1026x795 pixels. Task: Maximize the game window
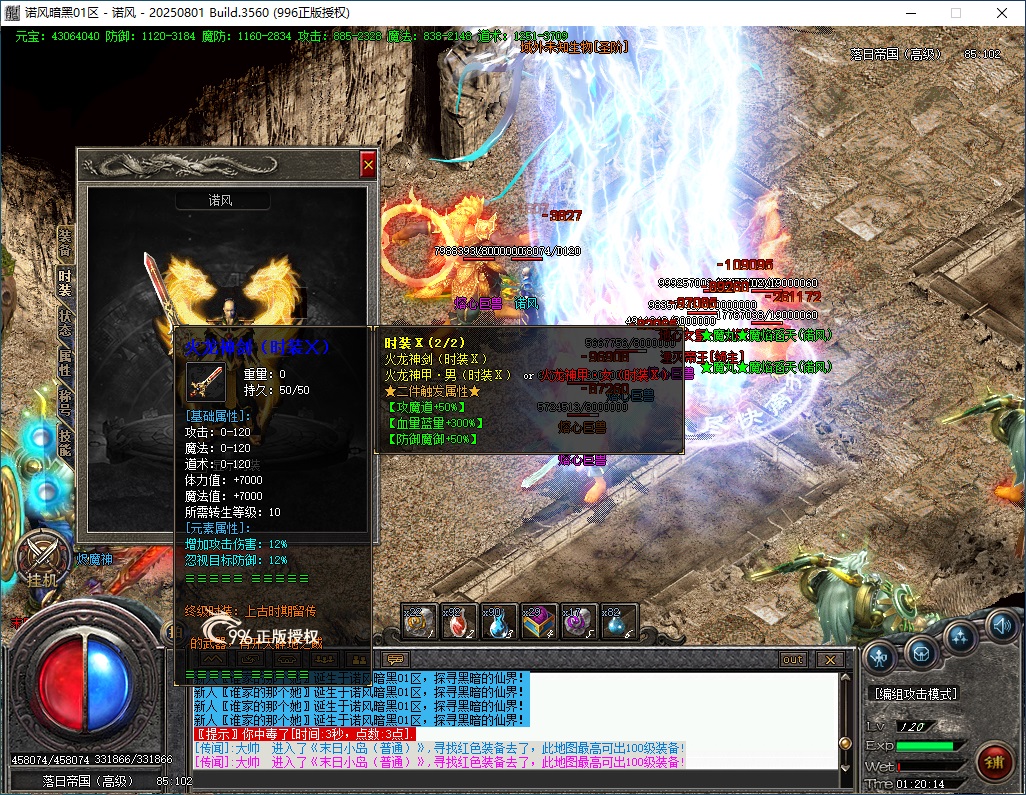coord(955,13)
